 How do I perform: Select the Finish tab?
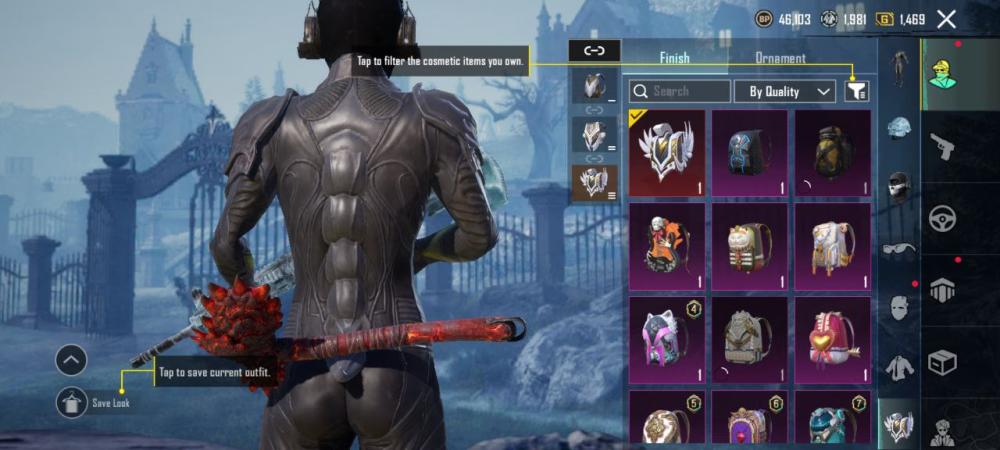click(674, 58)
